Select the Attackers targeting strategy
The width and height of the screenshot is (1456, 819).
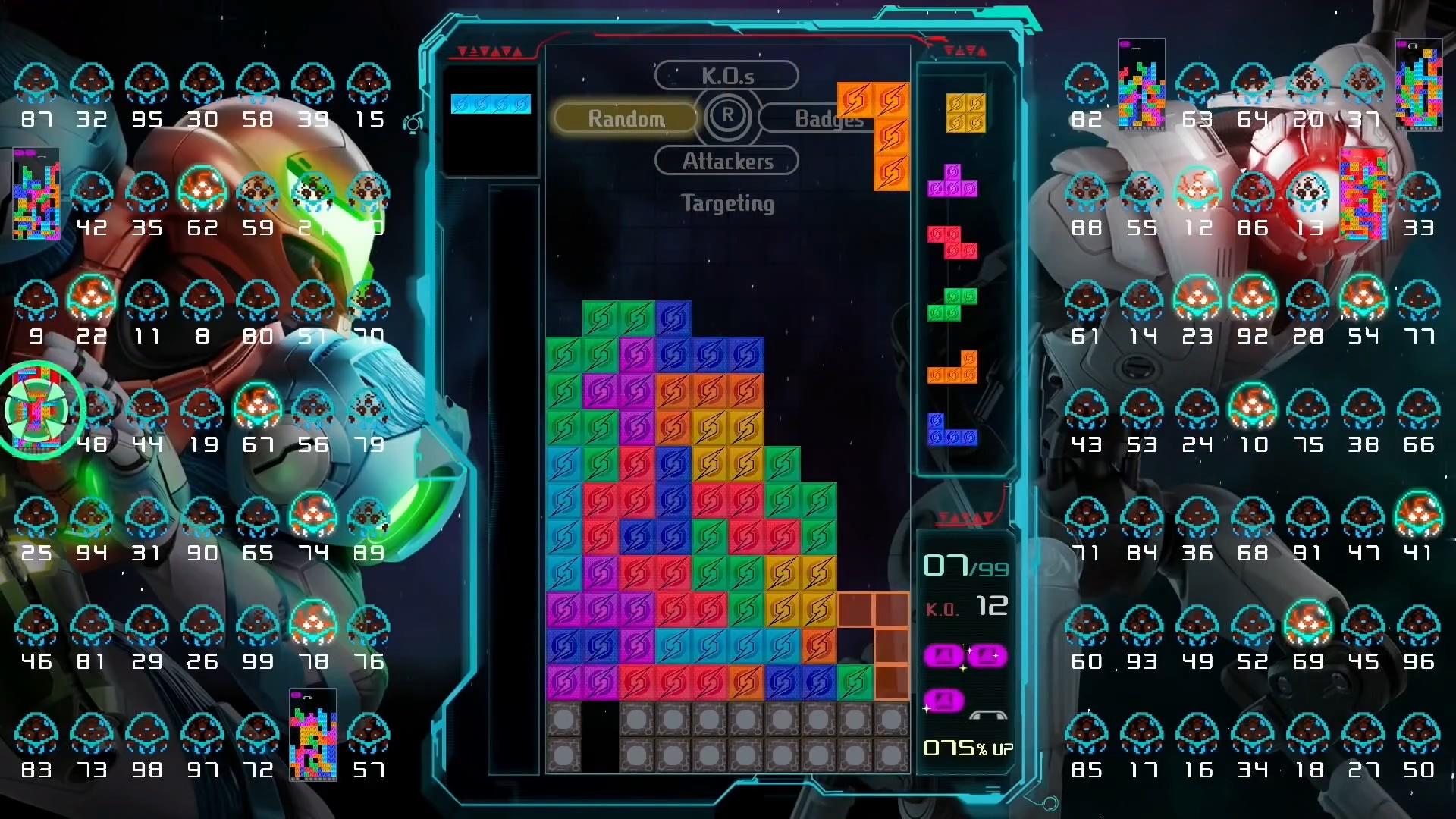(726, 161)
